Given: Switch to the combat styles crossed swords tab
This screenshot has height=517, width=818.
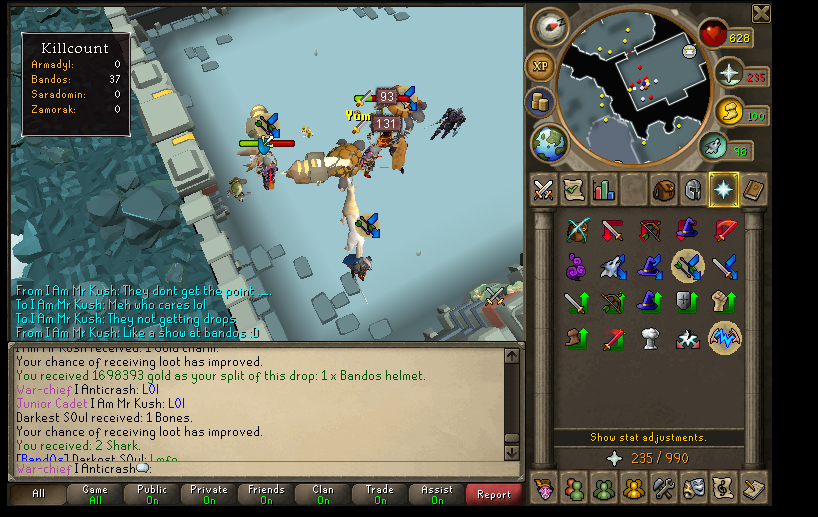Looking at the screenshot, I should pyautogui.click(x=543, y=189).
